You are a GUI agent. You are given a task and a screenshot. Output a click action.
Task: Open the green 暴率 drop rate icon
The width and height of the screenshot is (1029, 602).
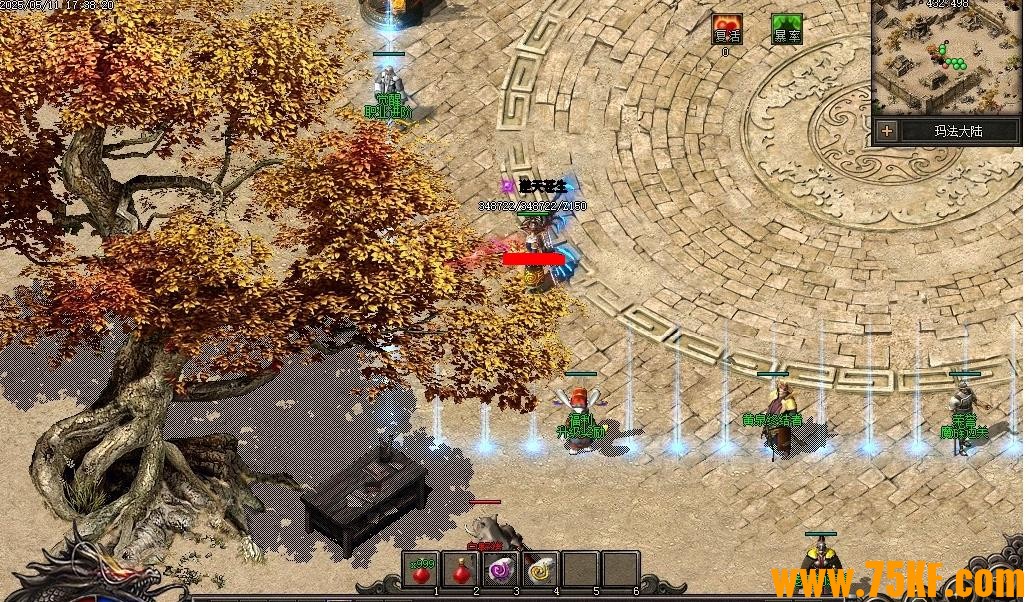786,29
